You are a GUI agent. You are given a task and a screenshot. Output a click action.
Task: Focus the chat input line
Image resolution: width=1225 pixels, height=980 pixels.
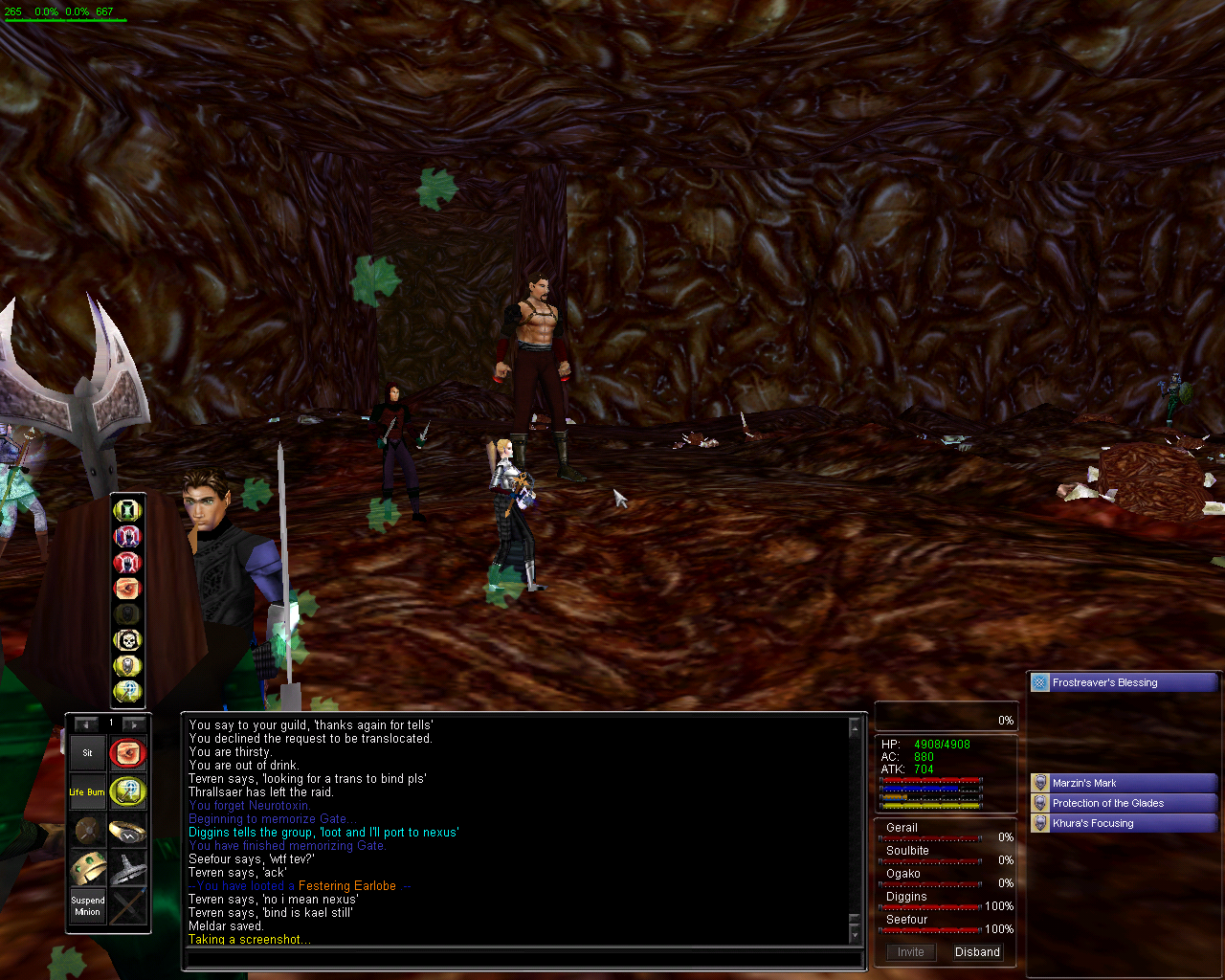[x=522, y=958]
